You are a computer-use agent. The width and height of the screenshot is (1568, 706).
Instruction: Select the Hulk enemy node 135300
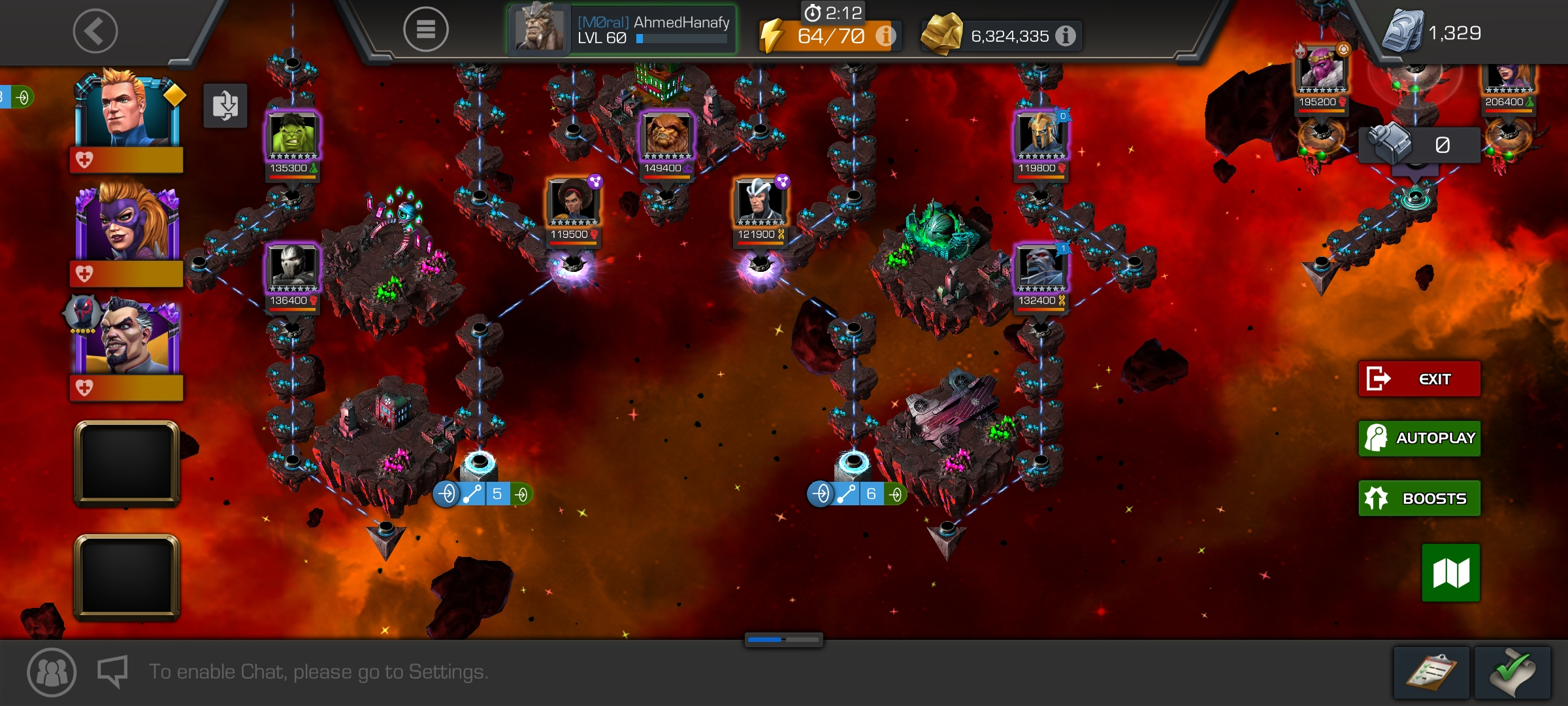(x=293, y=137)
